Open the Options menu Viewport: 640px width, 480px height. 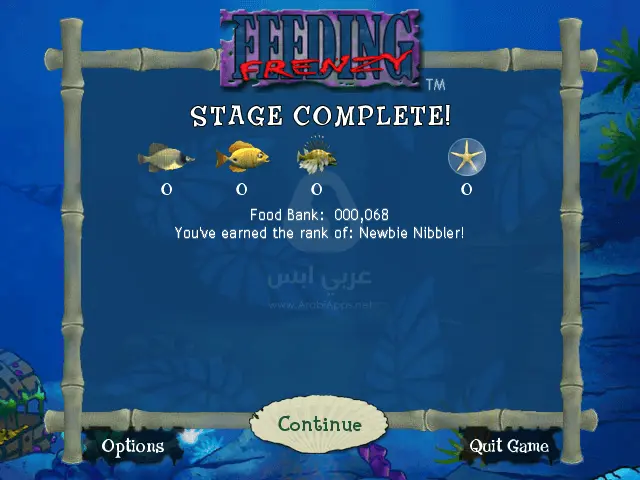(x=132, y=446)
